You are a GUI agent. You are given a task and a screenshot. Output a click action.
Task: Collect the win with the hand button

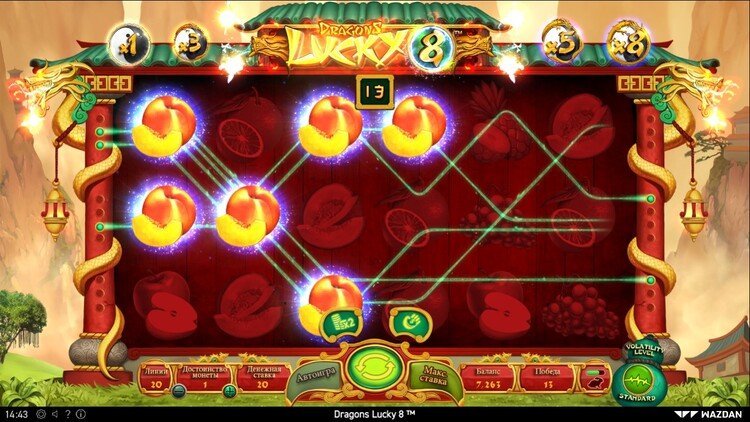click(409, 322)
